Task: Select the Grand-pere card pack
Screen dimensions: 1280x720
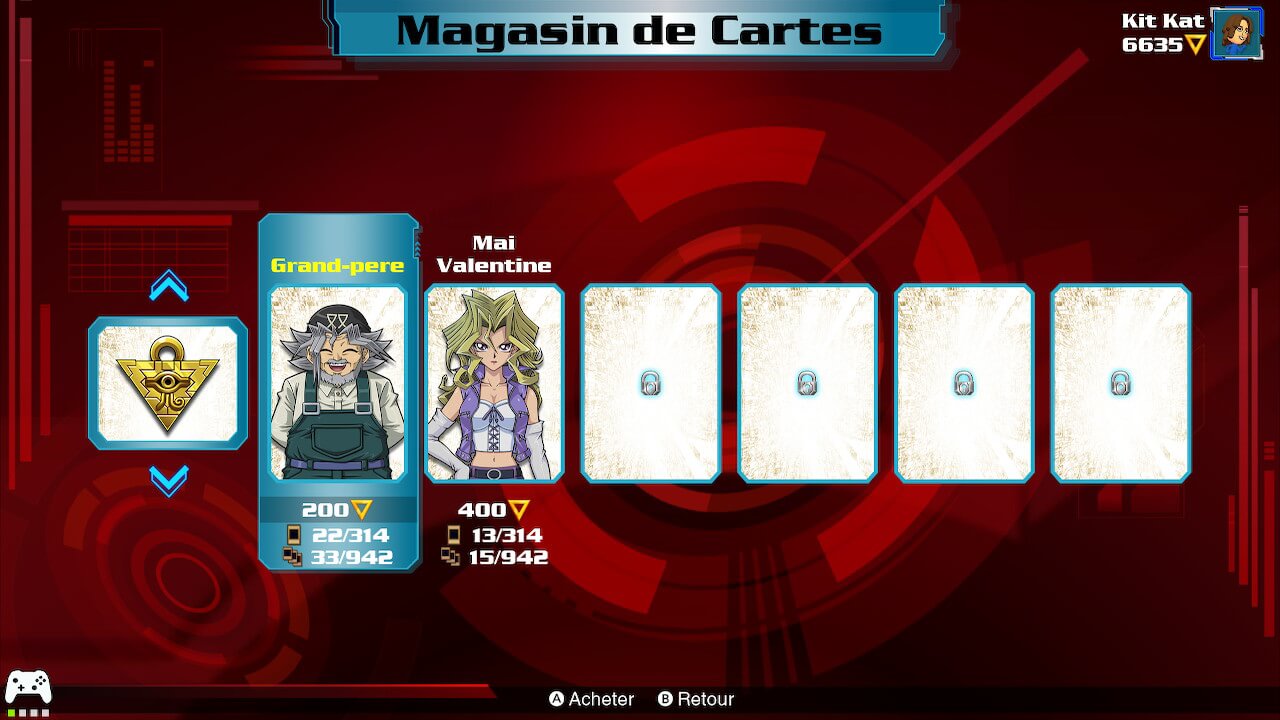Action: click(x=338, y=383)
